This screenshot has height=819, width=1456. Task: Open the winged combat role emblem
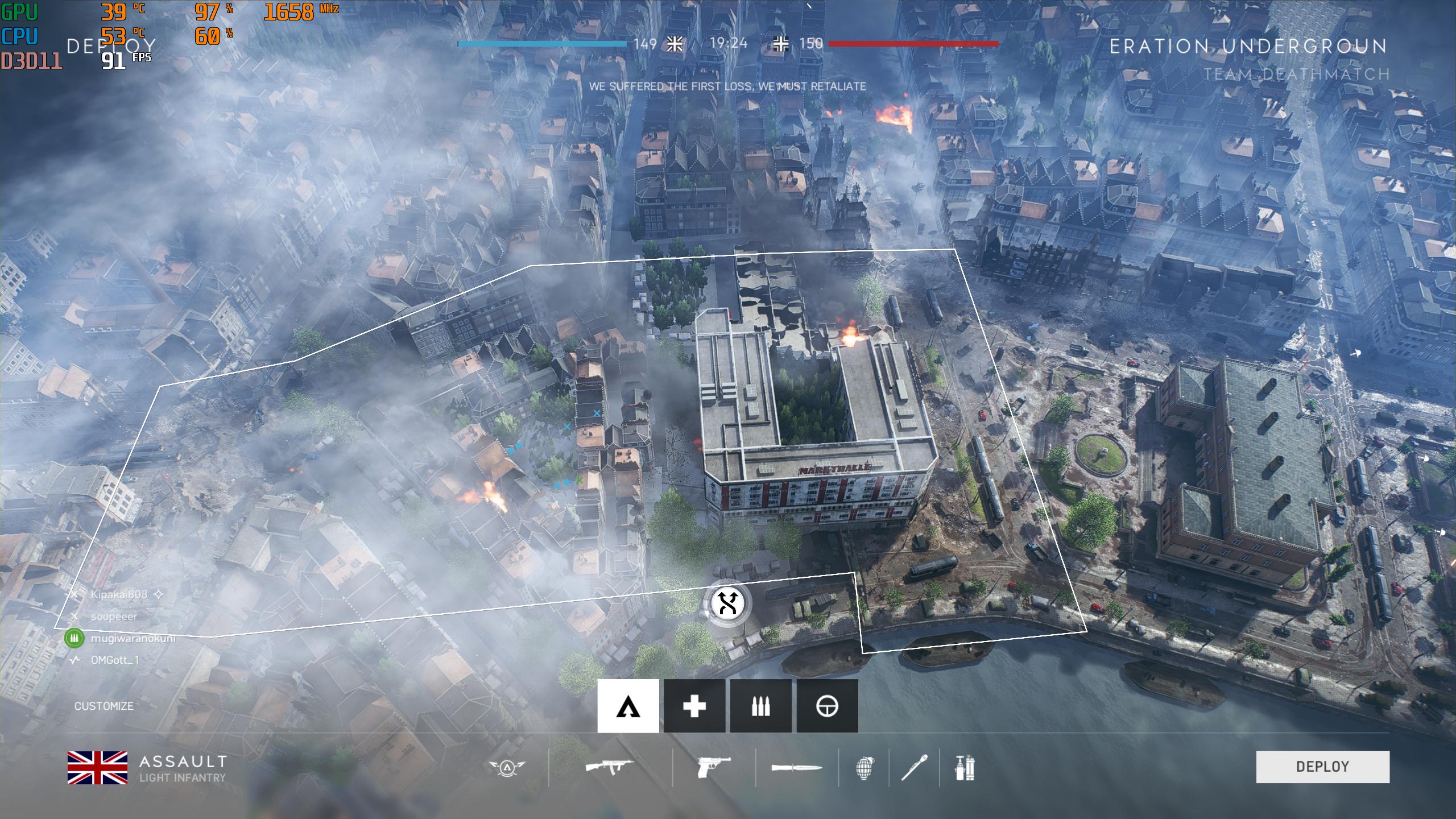click(507, 767)
